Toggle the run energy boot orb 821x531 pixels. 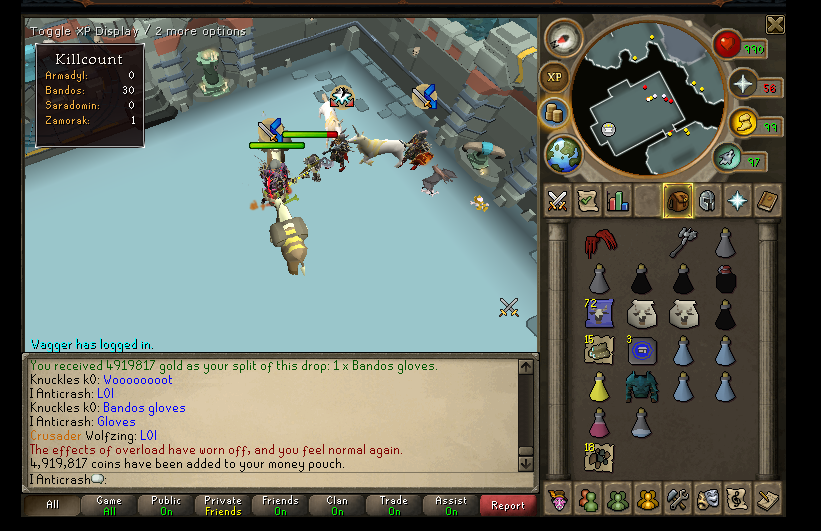(x=742, y=123)
